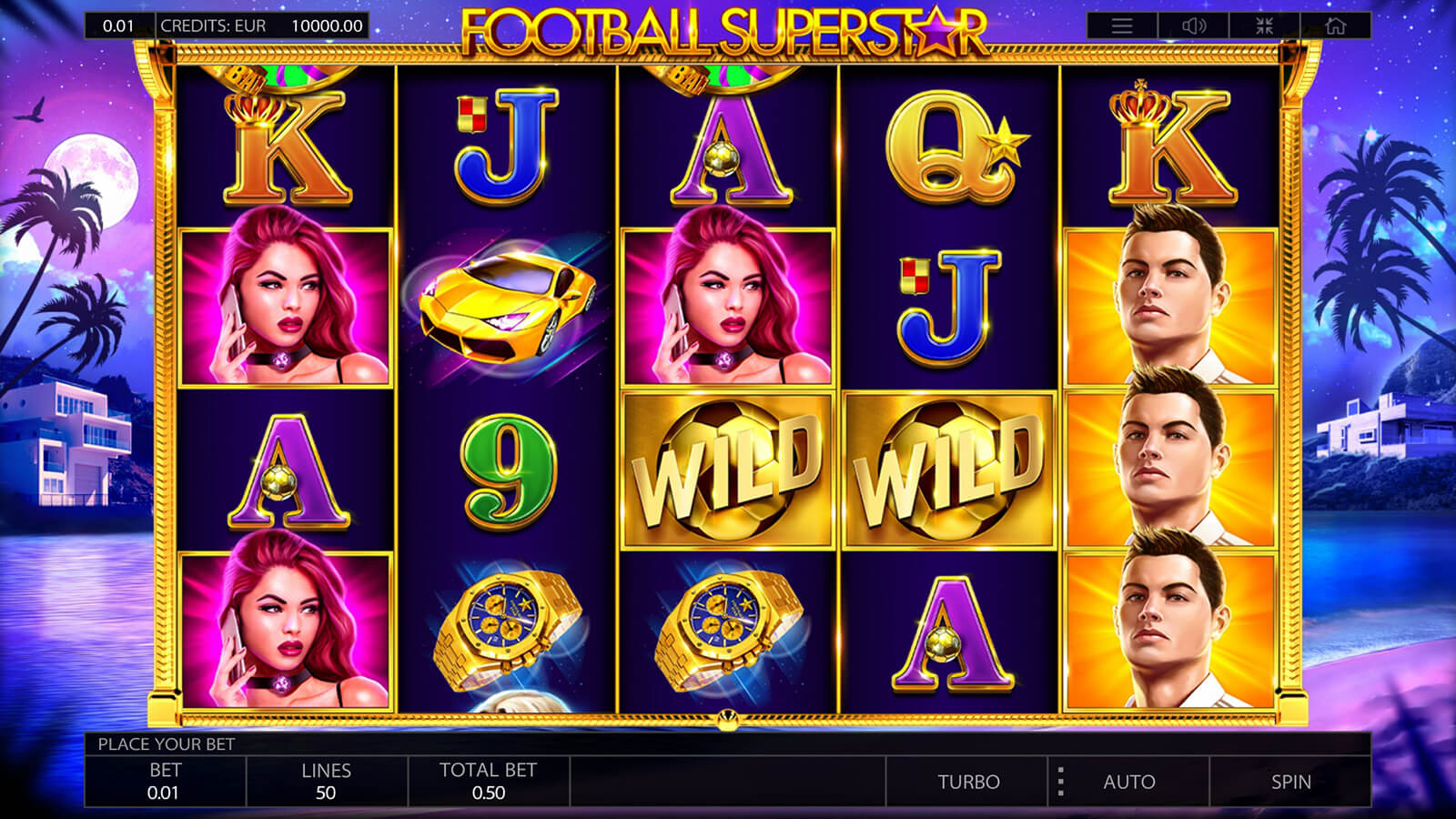Viewport: 1456px width, 819px height.
Task: Open the hamburger menu
Action: coord(1122,26)
